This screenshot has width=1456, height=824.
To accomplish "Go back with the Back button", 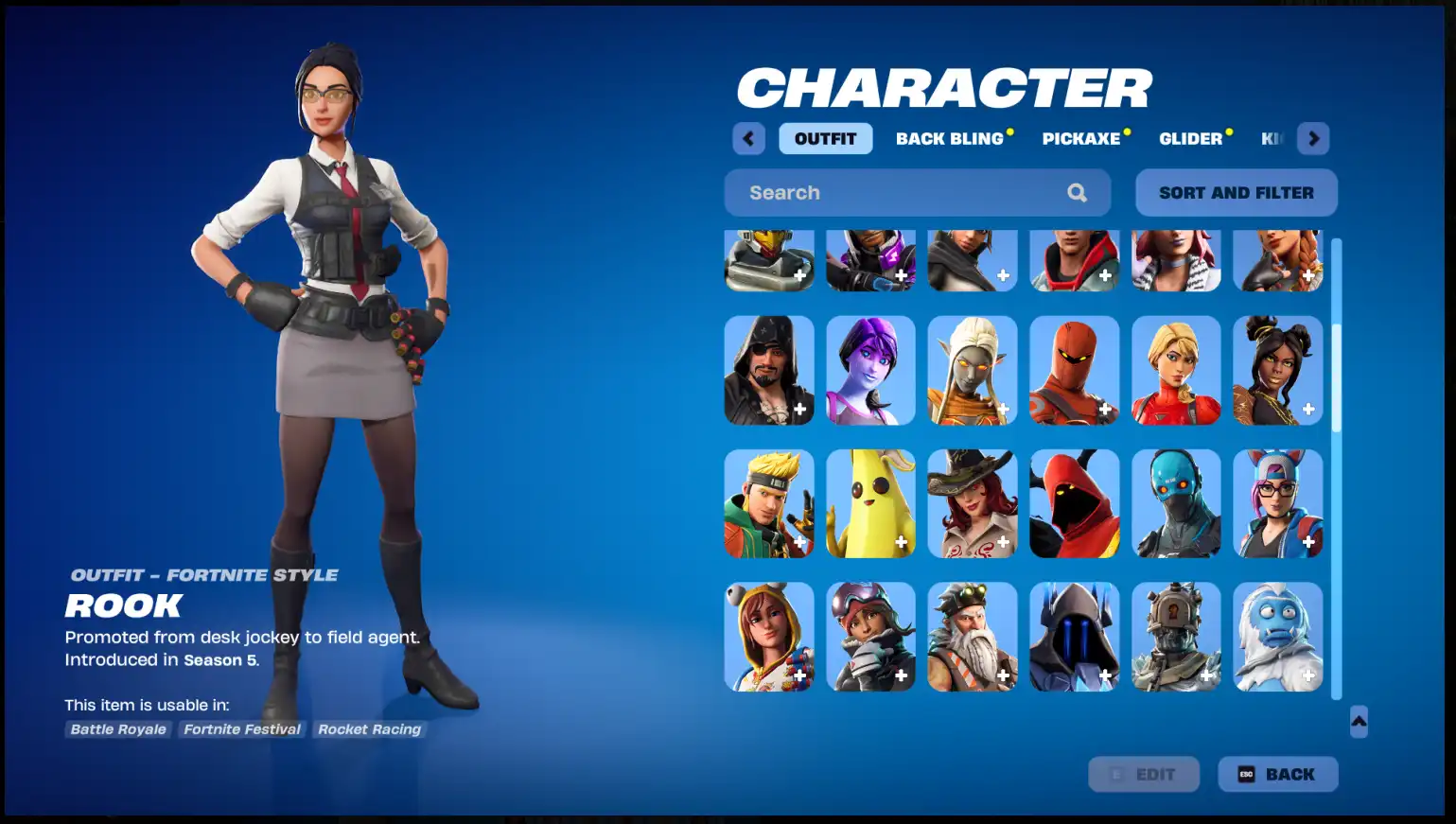I will pos(1277,774).
